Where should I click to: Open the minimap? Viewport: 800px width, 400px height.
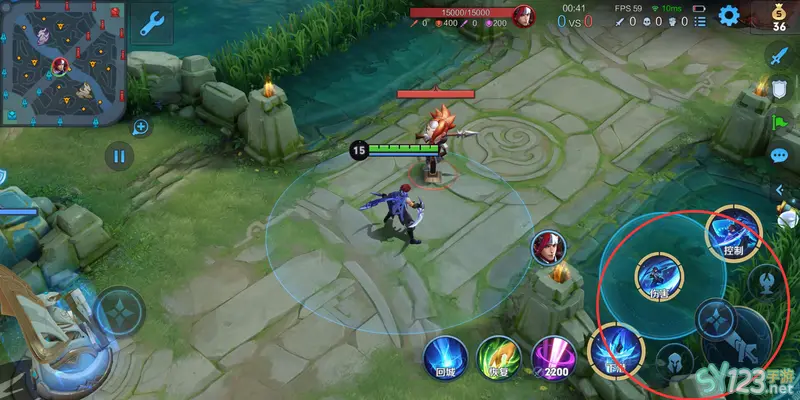(62, 62)
